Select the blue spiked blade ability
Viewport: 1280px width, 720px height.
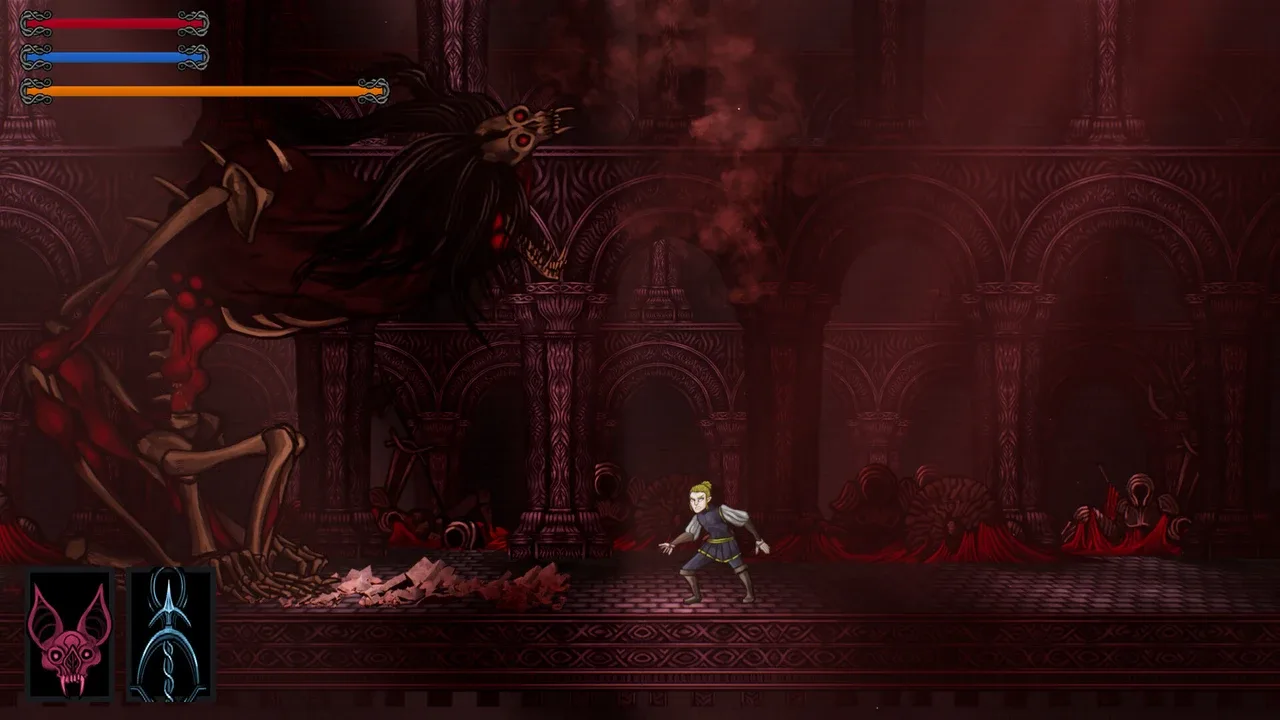click(171, 634)
